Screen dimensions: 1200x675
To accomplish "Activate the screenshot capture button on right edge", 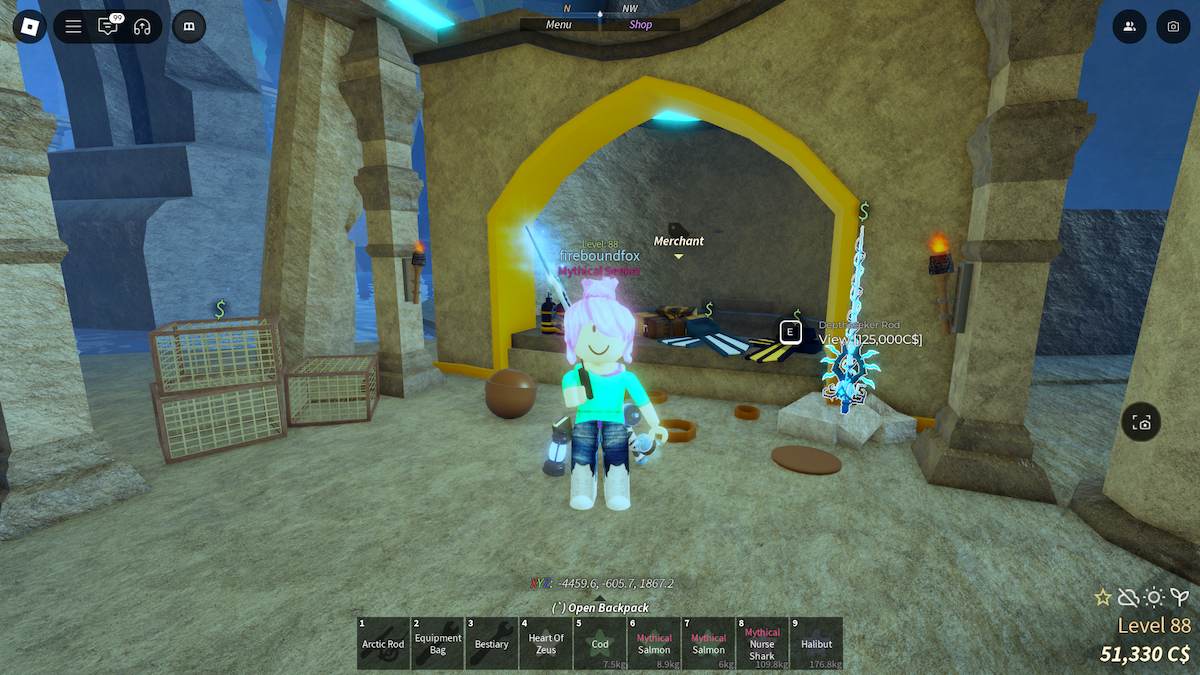I will pyautogui.click(x=1141, y=423).
